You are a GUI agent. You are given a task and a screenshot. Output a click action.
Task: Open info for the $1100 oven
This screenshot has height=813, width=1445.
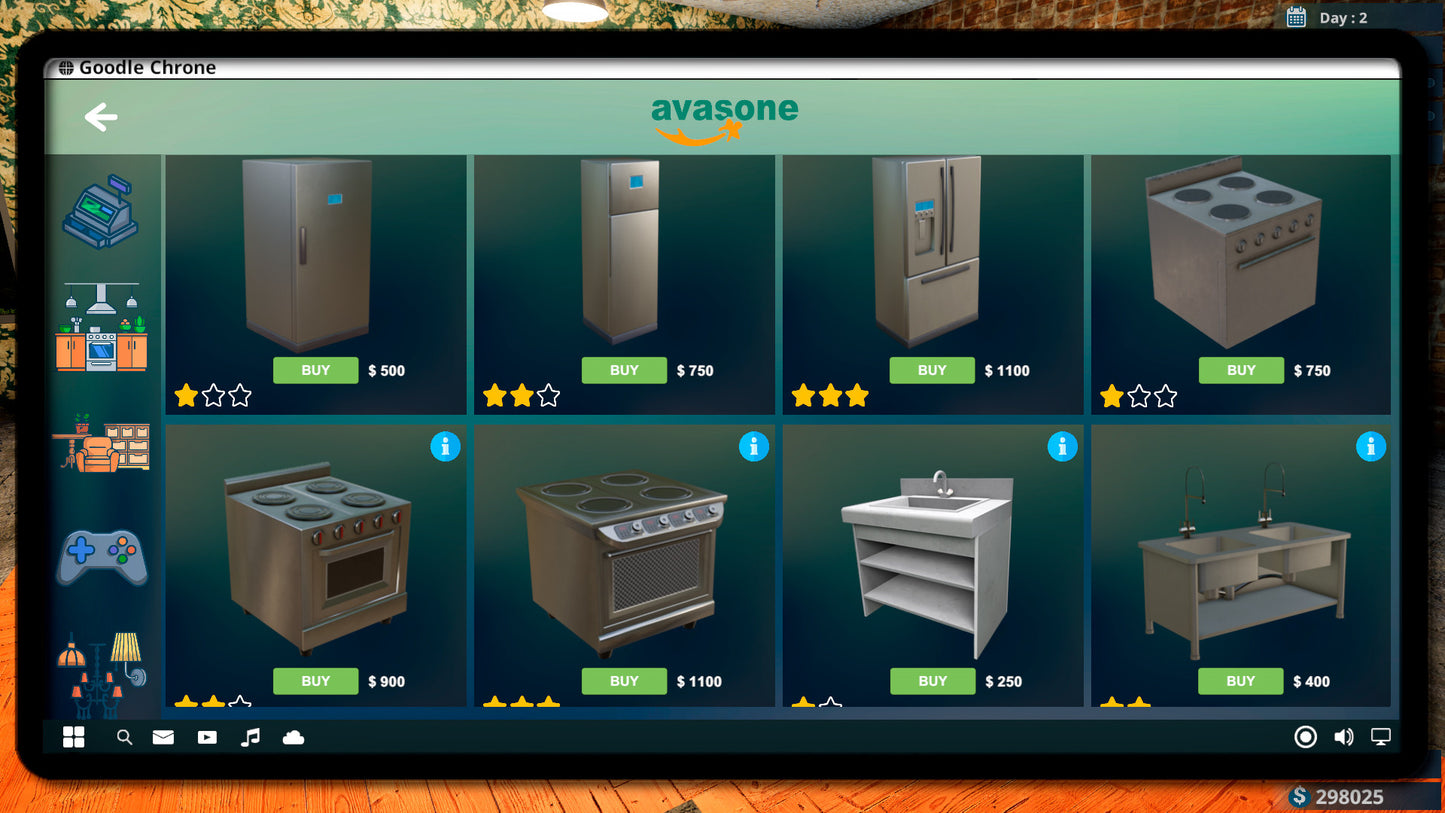pyautogui.click(x=754, y=447)
